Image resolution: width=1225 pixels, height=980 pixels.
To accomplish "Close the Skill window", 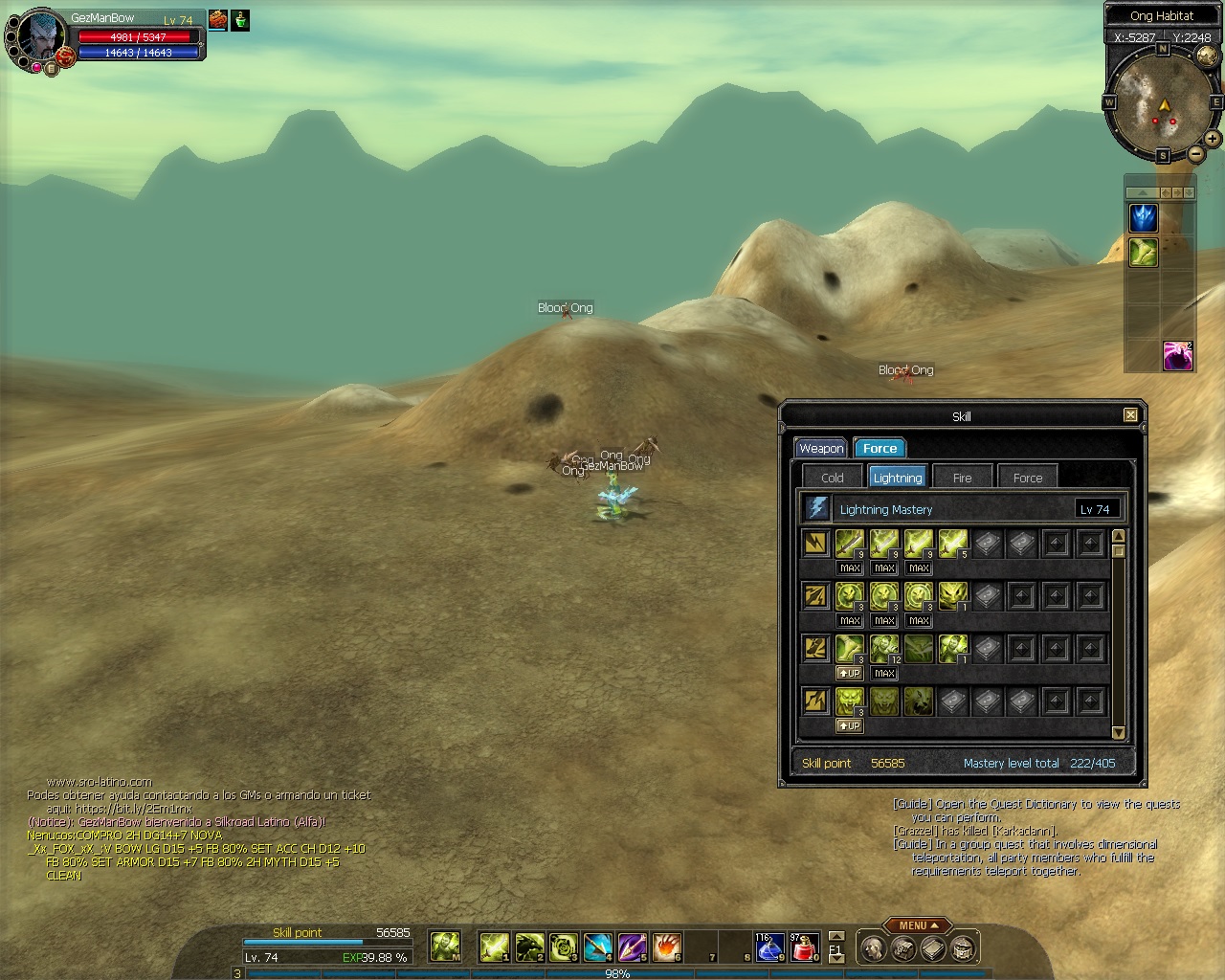I will tap(1130, 415).
